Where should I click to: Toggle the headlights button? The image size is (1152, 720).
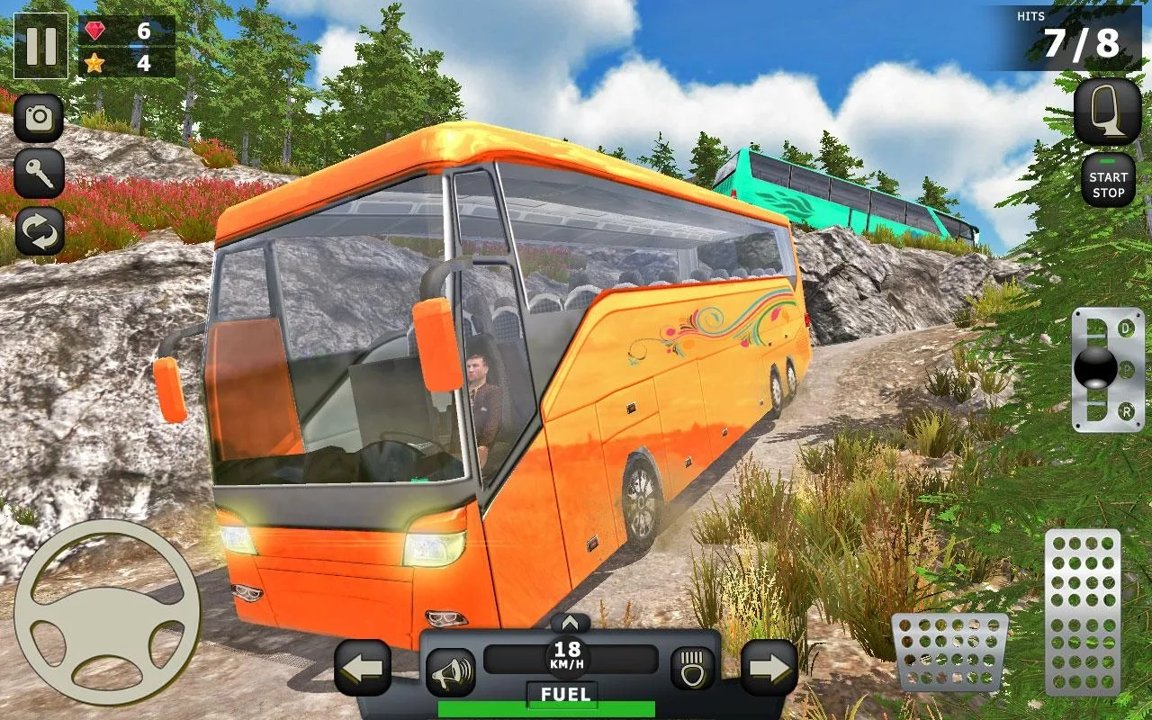tap(690, 667)
